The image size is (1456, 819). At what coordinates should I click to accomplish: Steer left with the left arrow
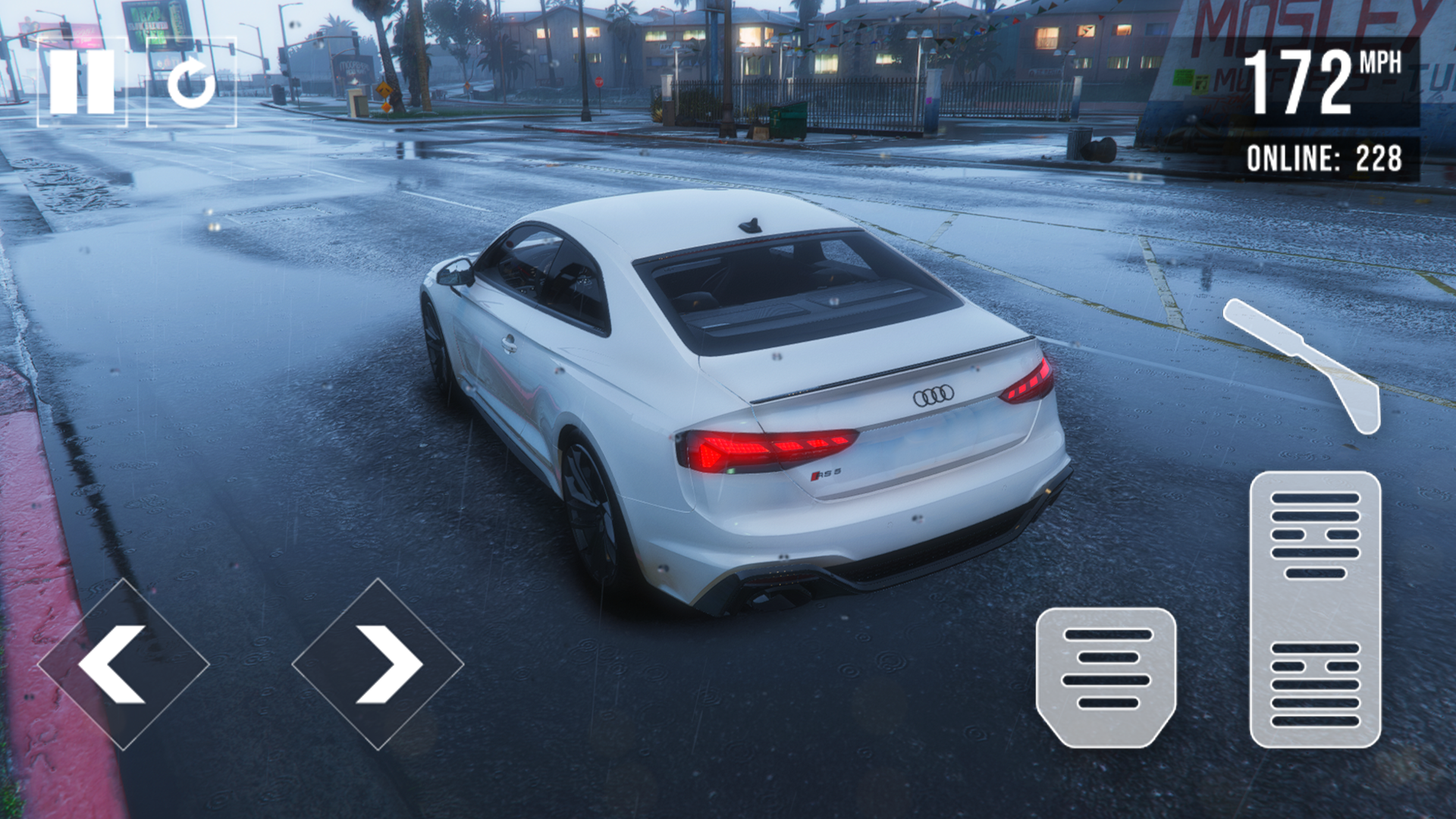click(123, 664)
